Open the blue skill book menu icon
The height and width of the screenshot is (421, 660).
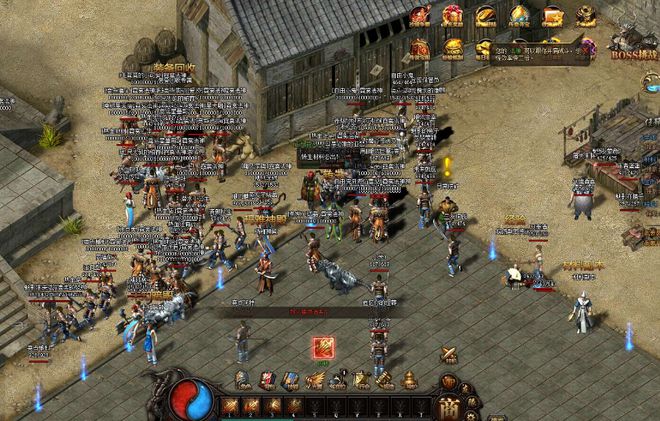[291, 380]
